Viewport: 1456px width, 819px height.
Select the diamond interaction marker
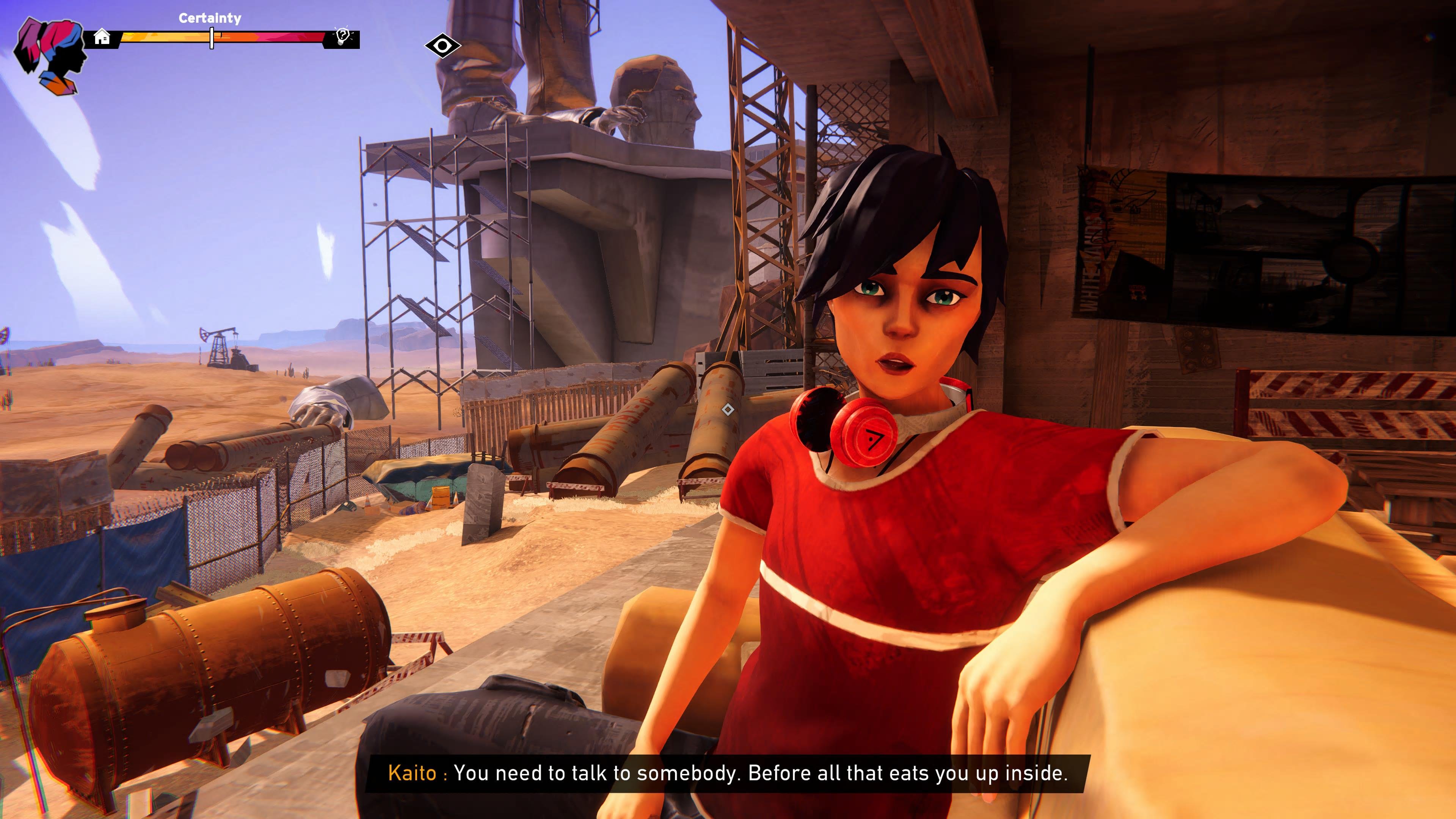728,409
